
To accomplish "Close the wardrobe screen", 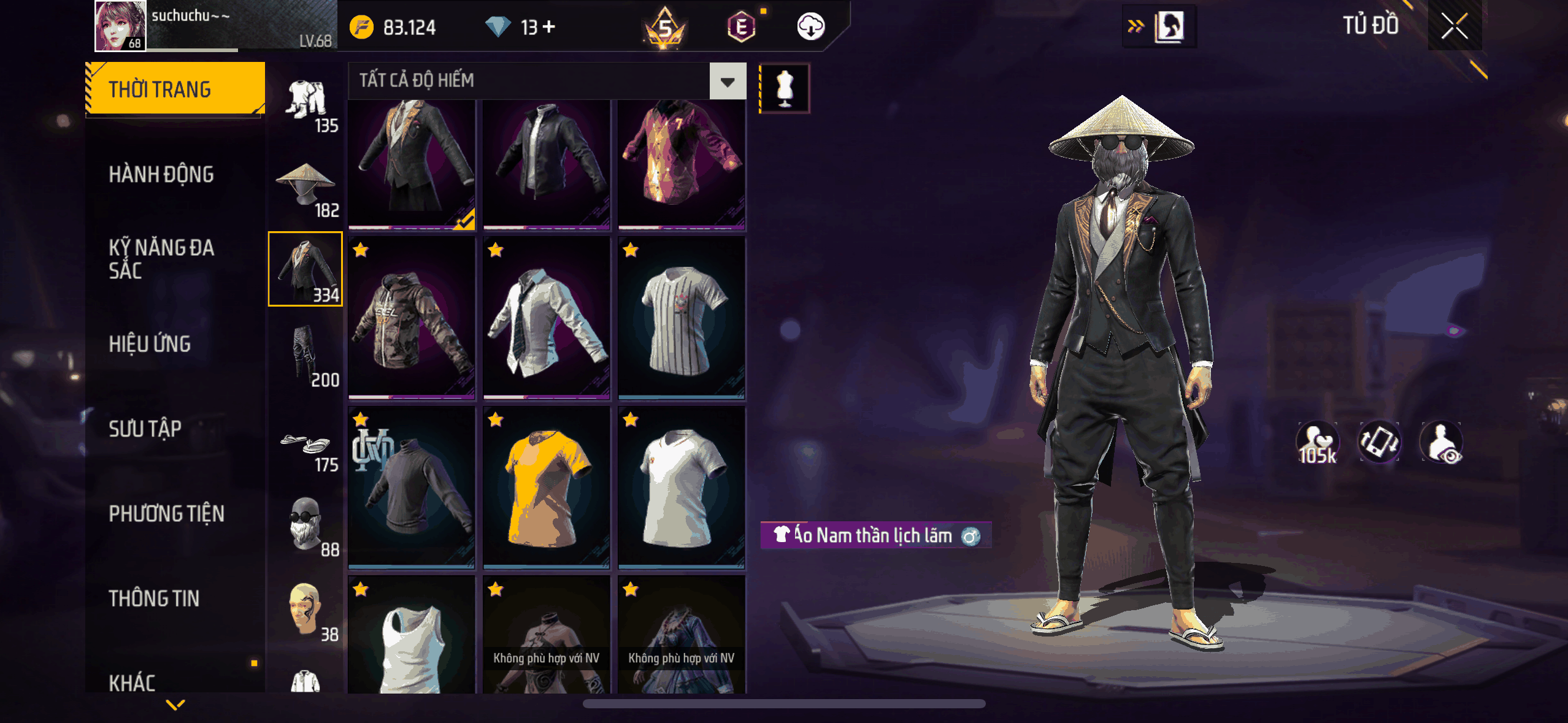I will pyautogui.click(x=1454, y=26).
